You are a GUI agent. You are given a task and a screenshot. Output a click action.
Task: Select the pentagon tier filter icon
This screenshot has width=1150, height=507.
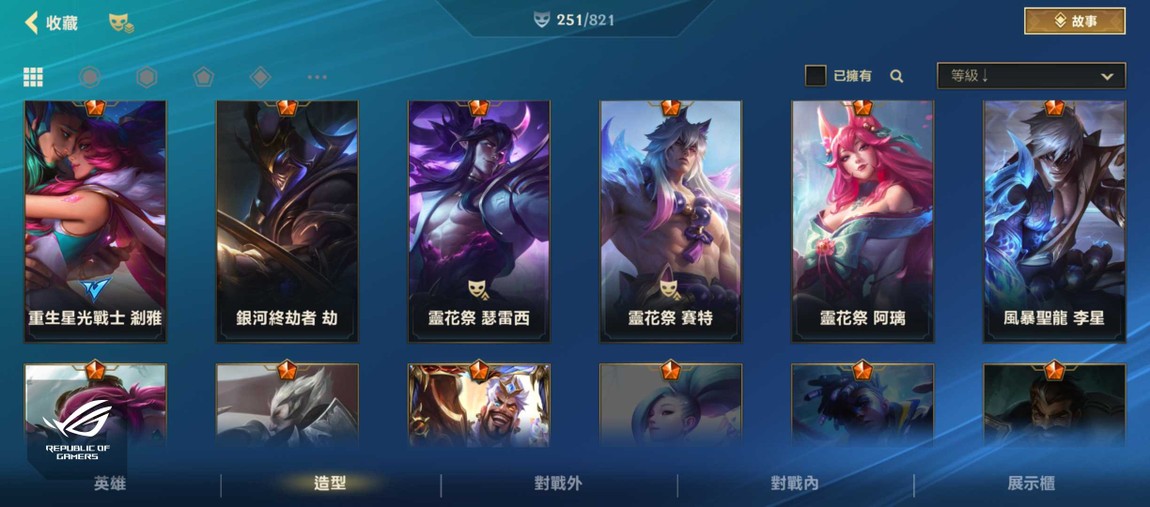click(x=203, y=77)
